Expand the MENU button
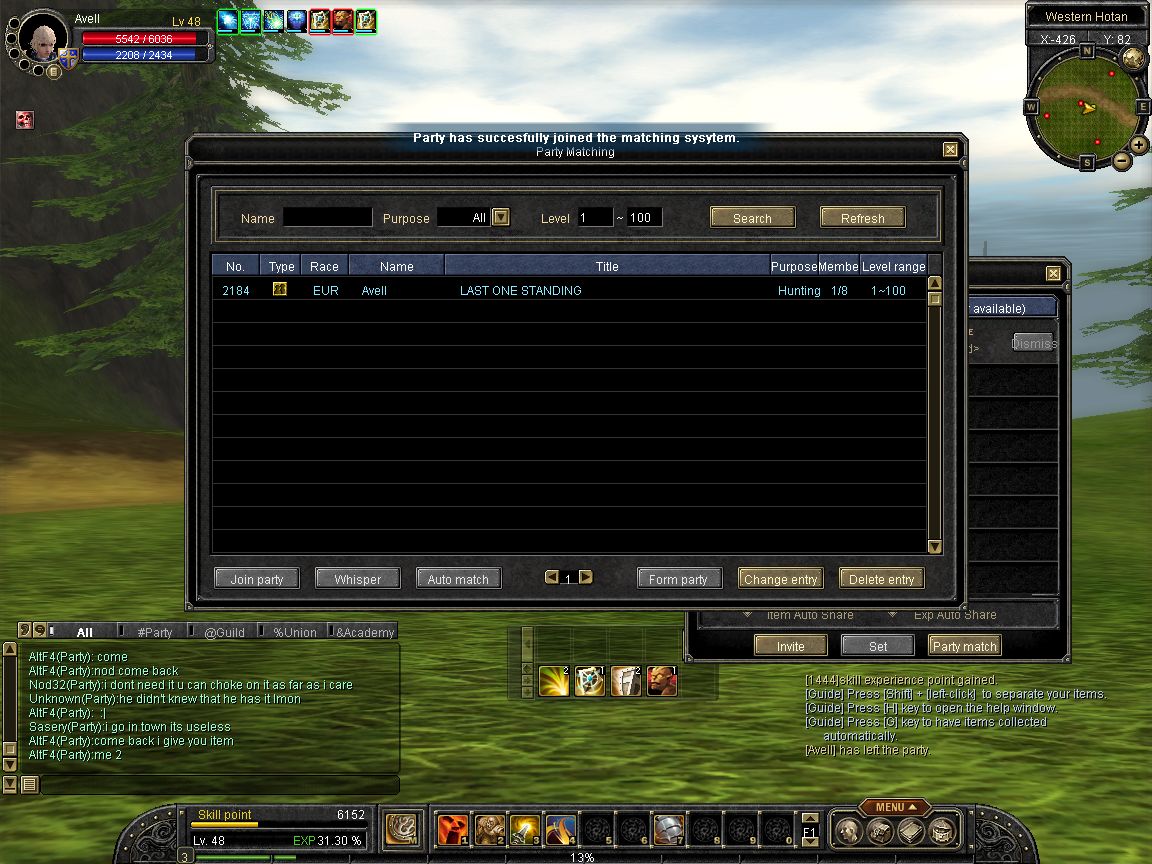The width and height of the screenshot is (1152, 864). (x=894, y=807)
